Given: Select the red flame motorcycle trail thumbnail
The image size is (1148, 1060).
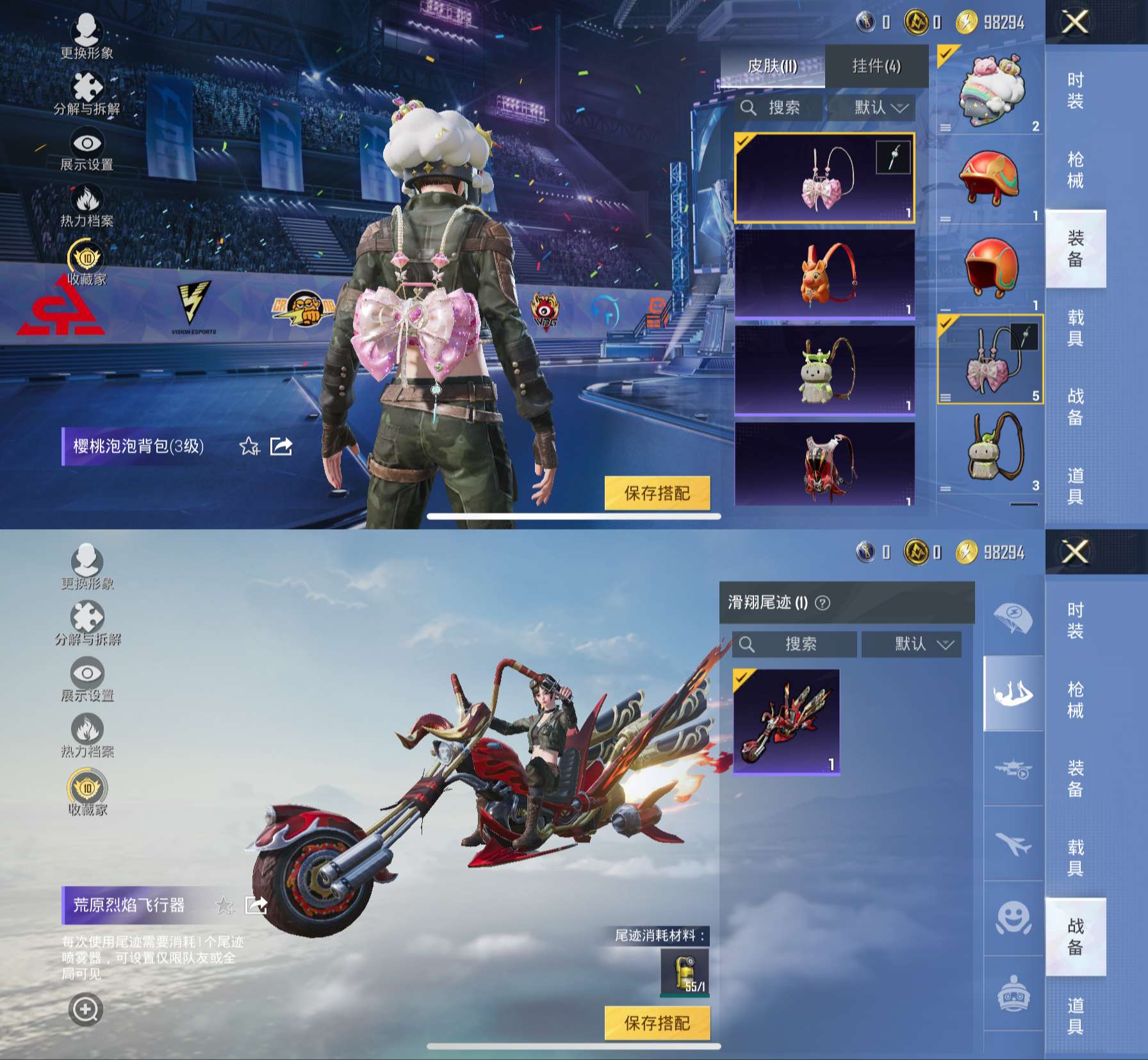Looking at the screenshot, I should pyautogui.click(x=786, y=721).
